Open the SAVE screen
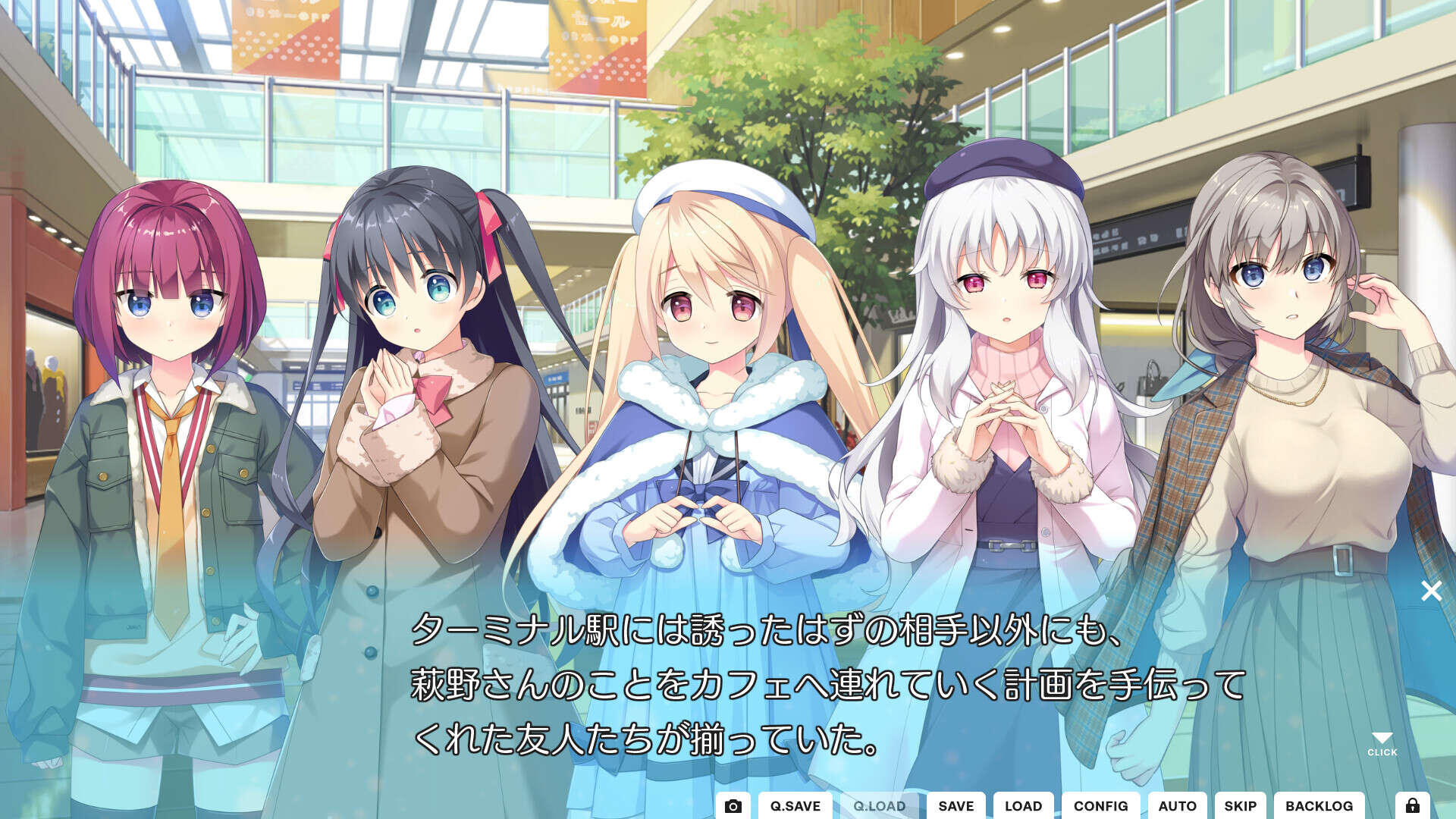Screen dimensions: 1456x819 (x=955, y=806)
